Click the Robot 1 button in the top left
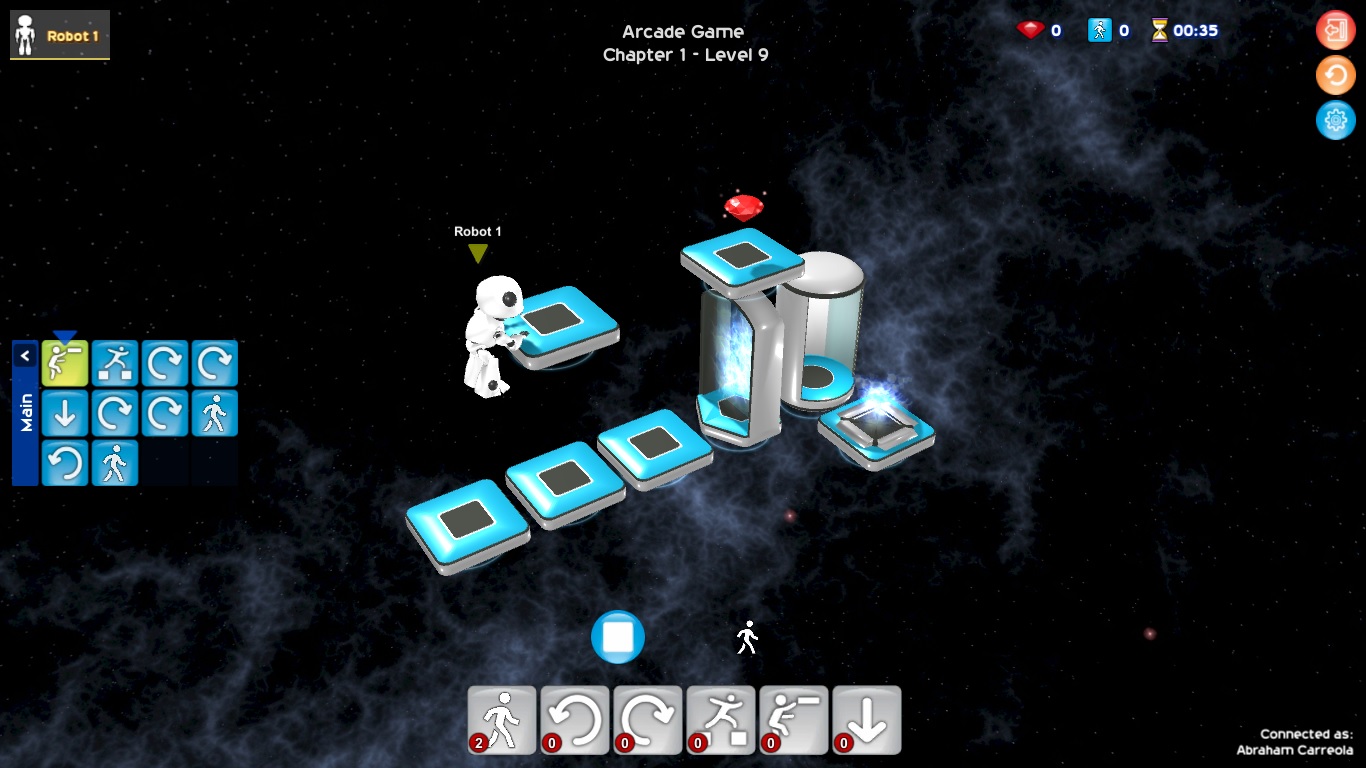Viewport: 1366px width, 768px height. tap(59, 33)
